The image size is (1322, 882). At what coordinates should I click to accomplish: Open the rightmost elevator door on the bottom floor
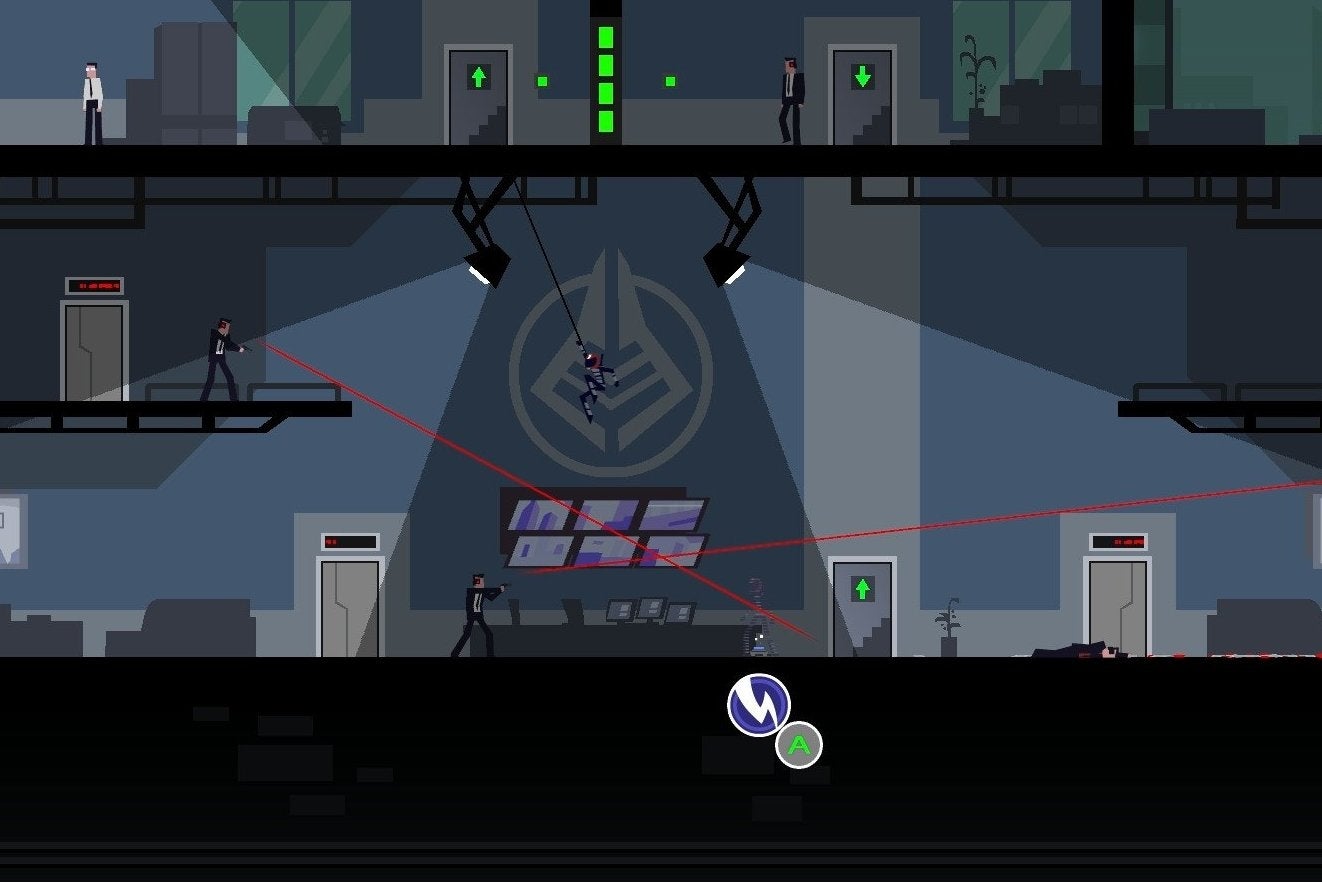tap(1117, 595)
